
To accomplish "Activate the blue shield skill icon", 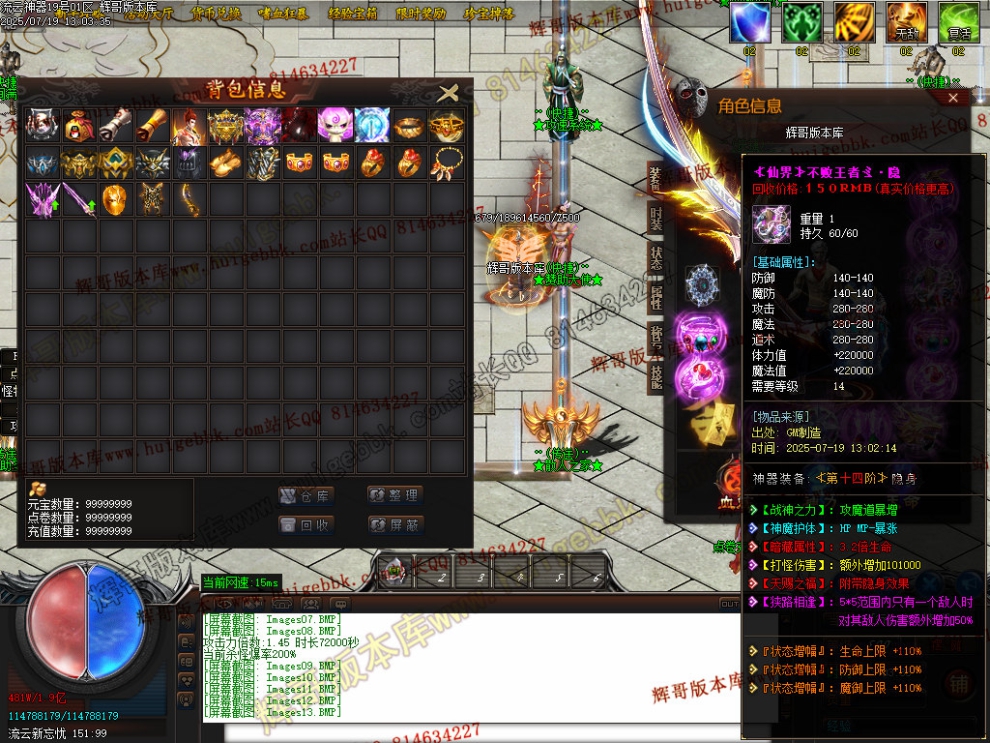I will 749,22.
